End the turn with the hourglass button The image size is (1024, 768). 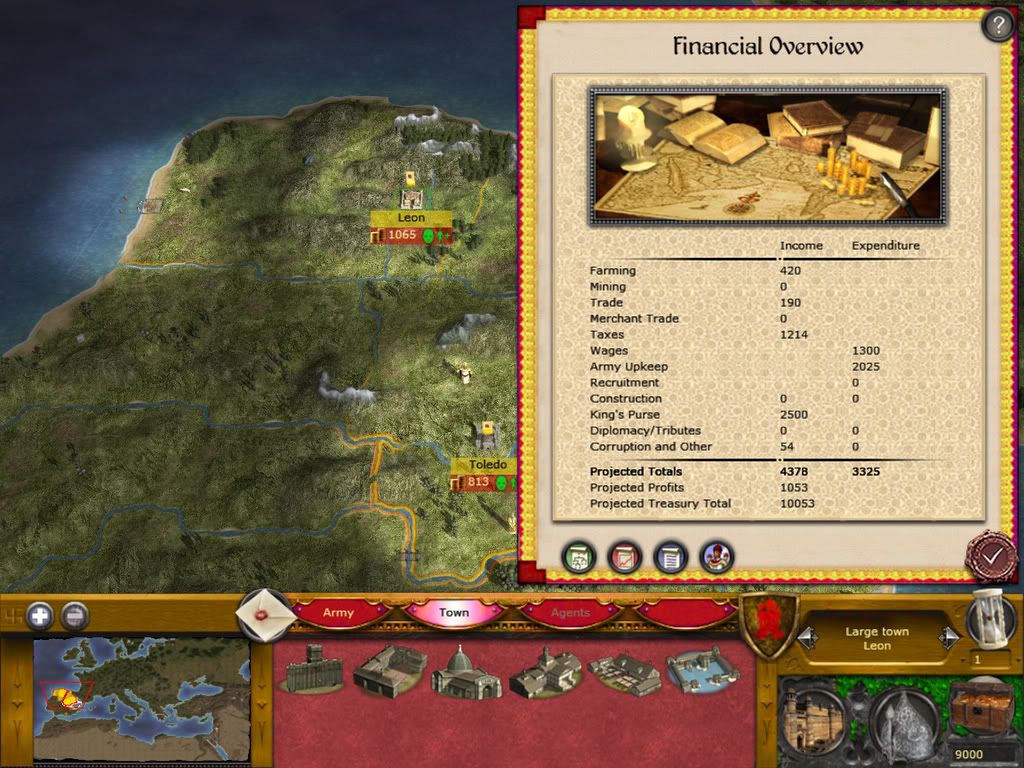[991, 620]
